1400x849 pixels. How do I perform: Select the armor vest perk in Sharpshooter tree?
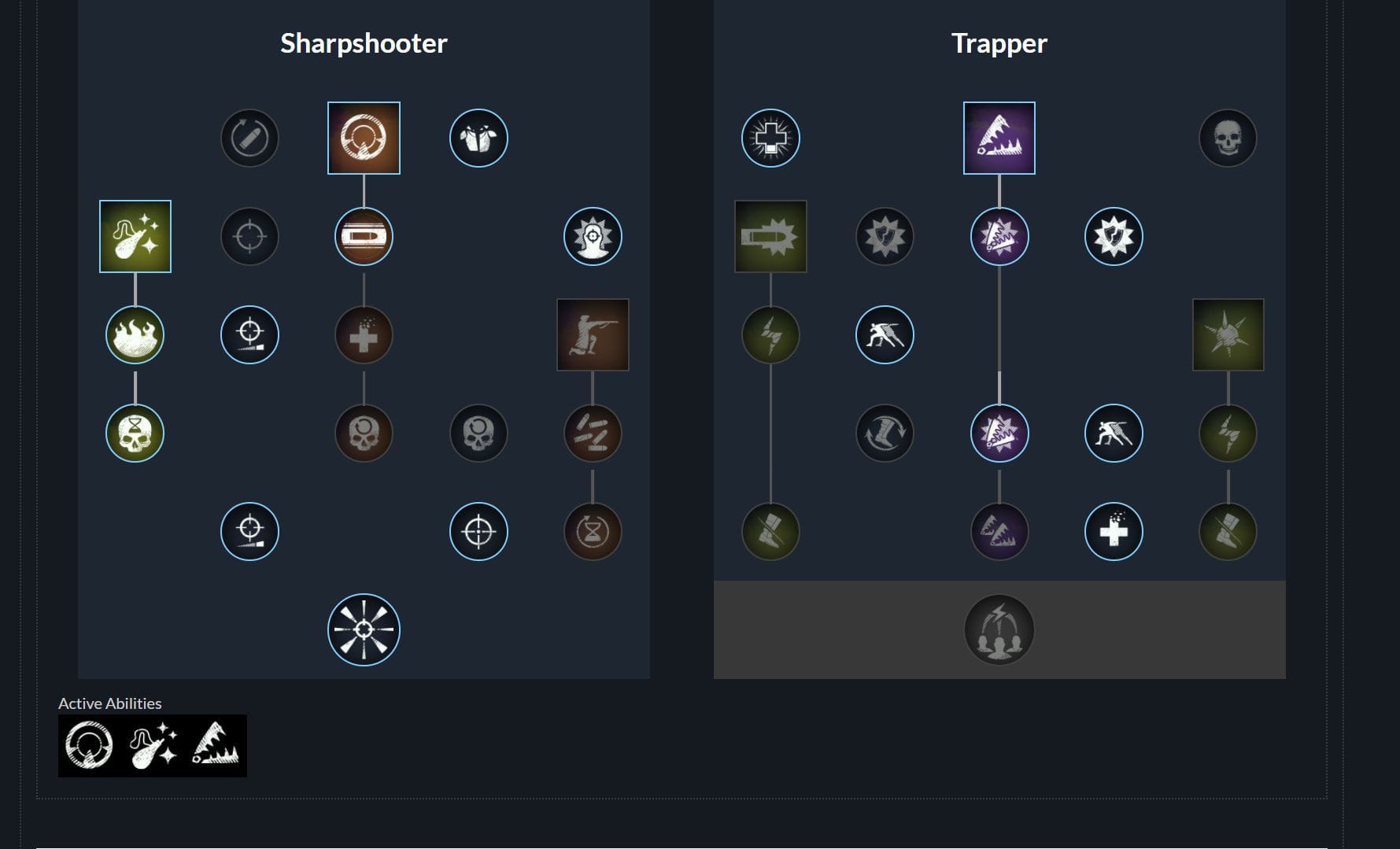coord(478,138)
